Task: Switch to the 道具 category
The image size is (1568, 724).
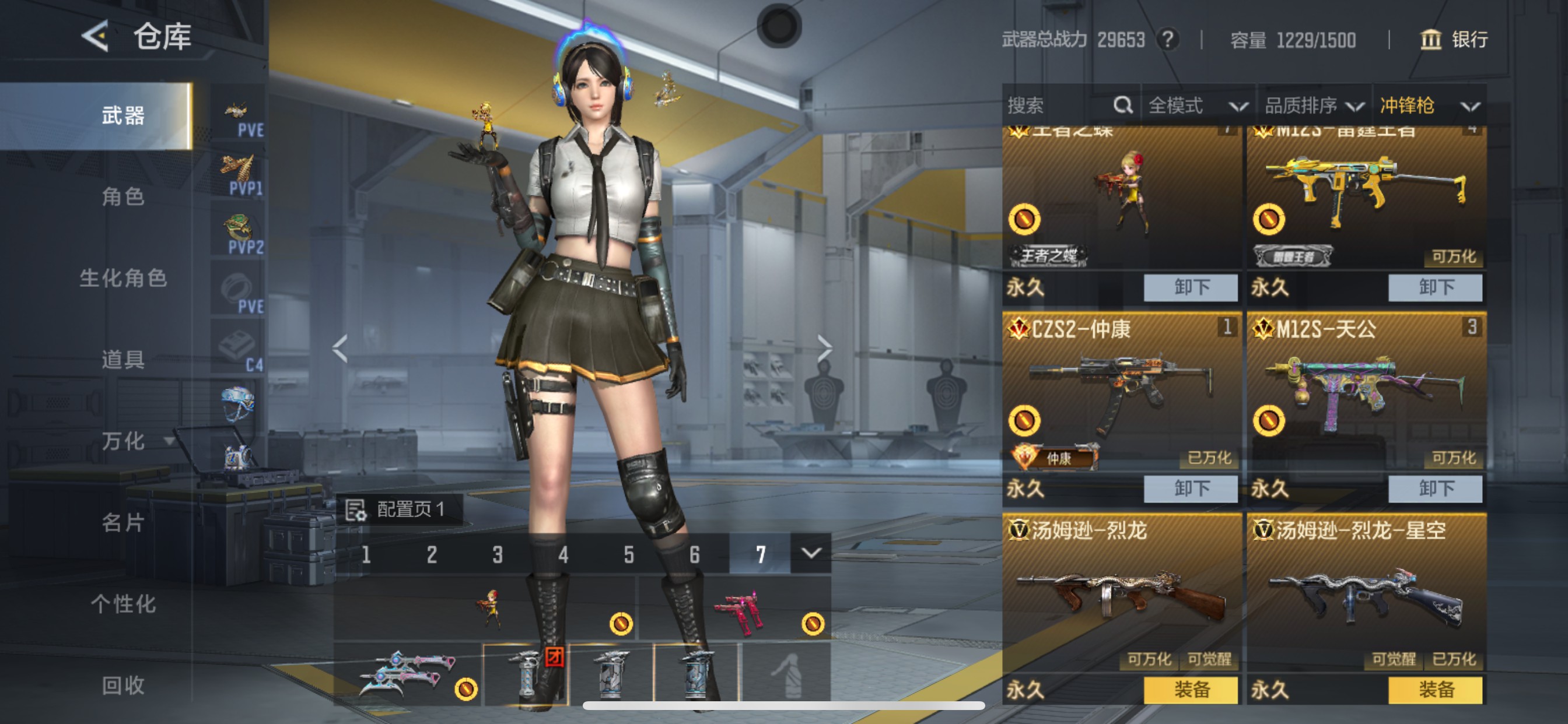Action: click(123, 360)
